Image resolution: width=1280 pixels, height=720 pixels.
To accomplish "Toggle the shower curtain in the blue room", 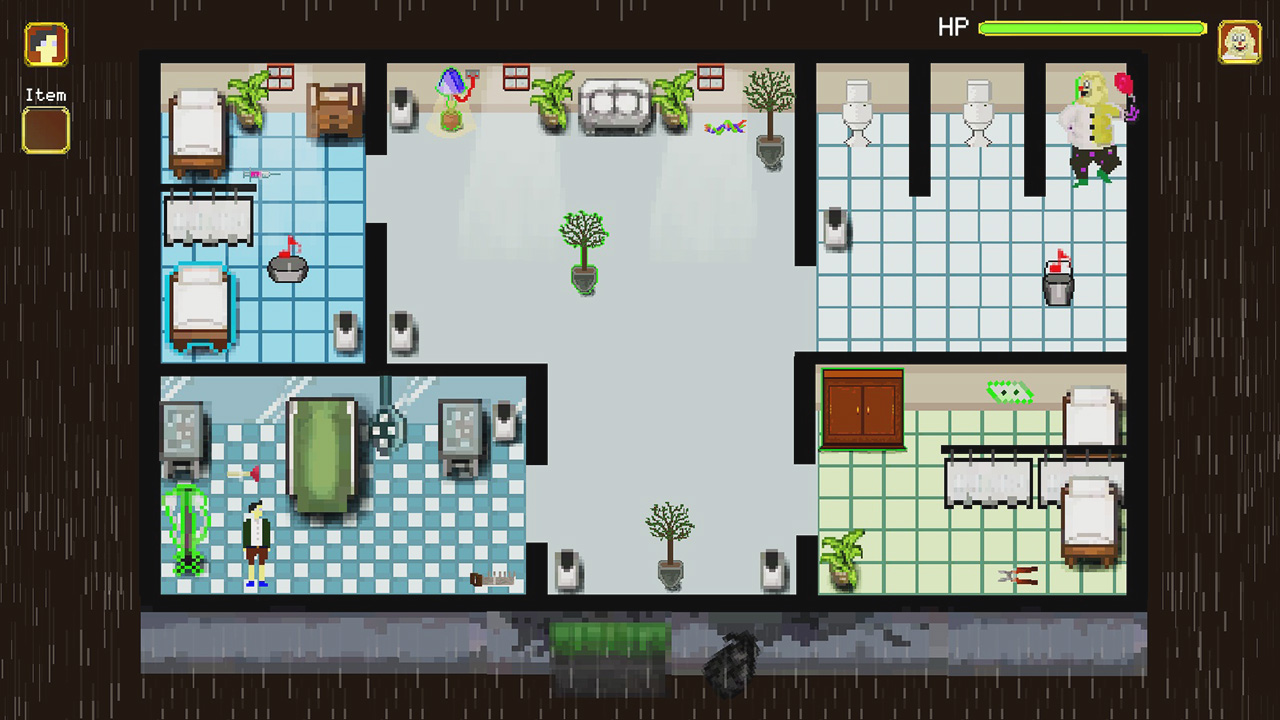I will [x=208, y=218].
